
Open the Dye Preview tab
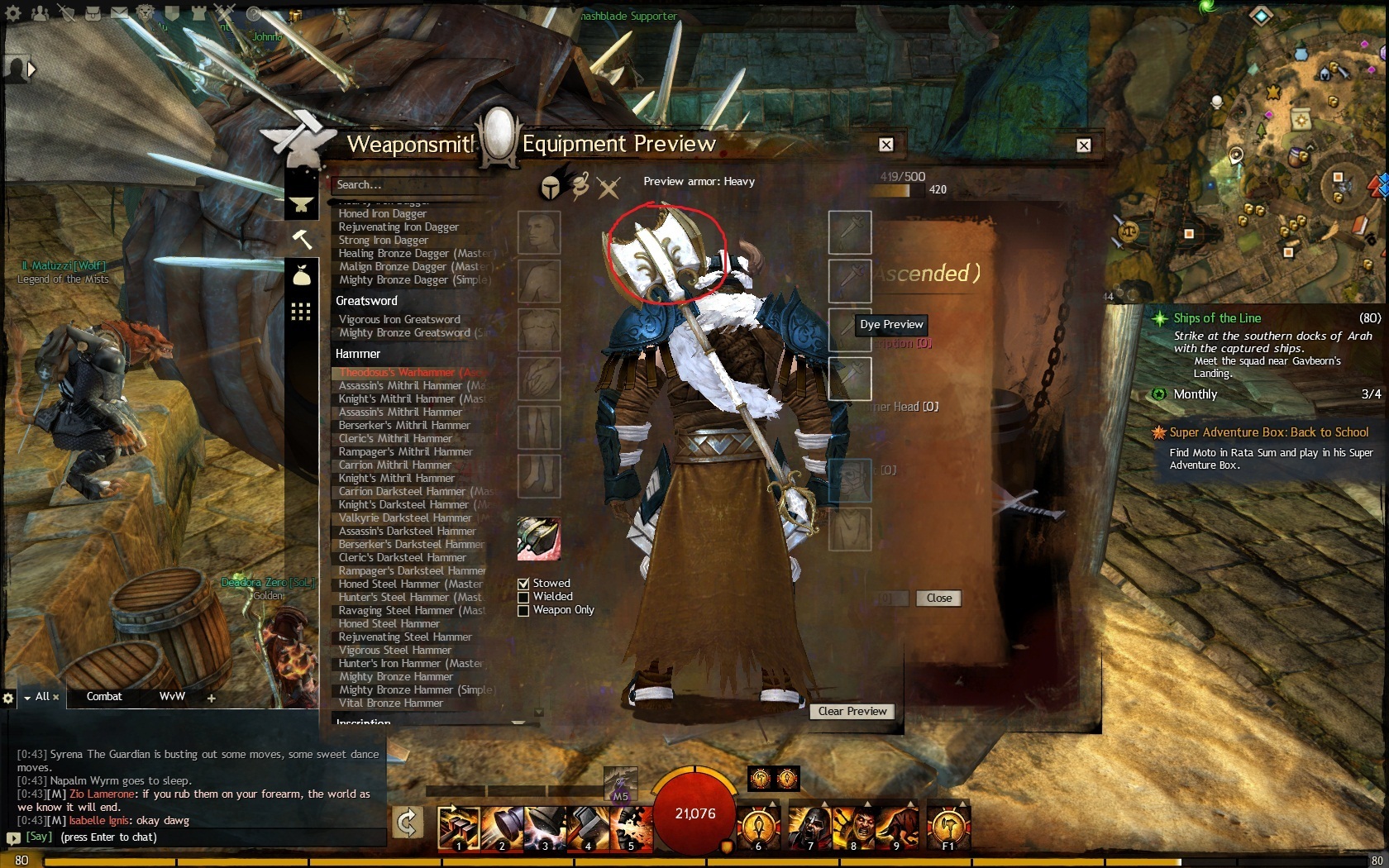pyautogui.click(x=890, y=324)
